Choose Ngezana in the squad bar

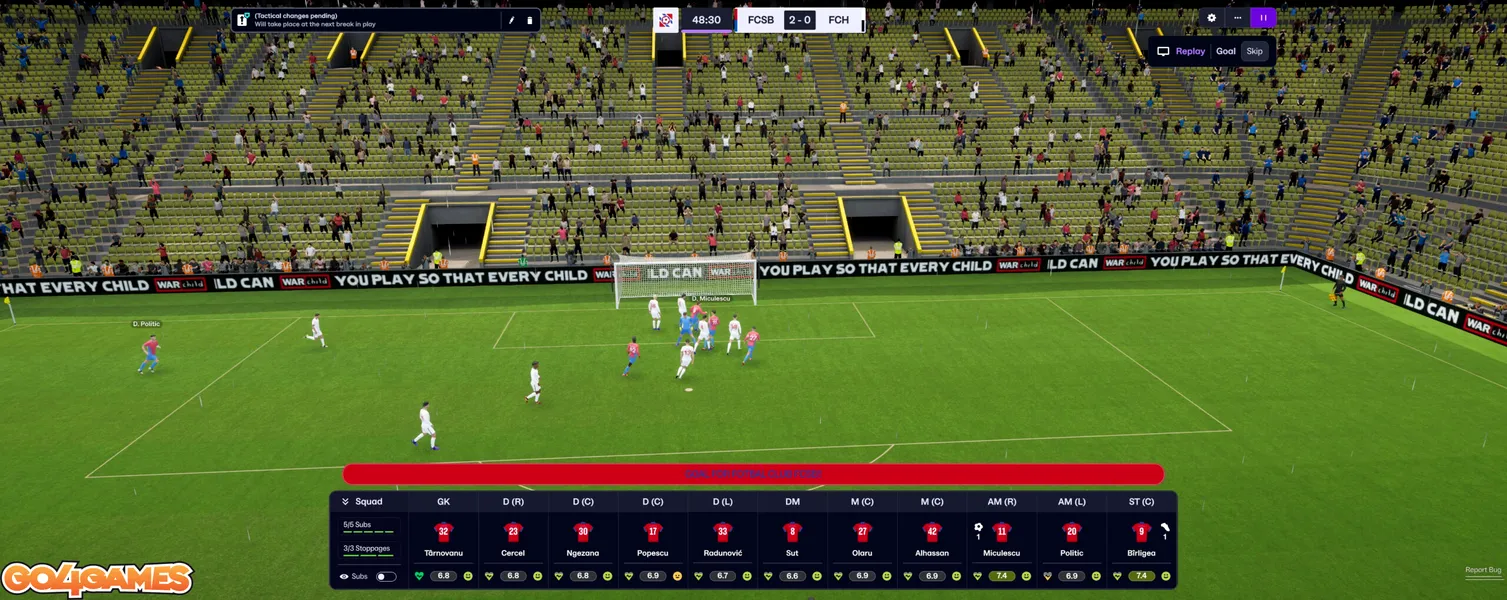(x=583, y=540)
